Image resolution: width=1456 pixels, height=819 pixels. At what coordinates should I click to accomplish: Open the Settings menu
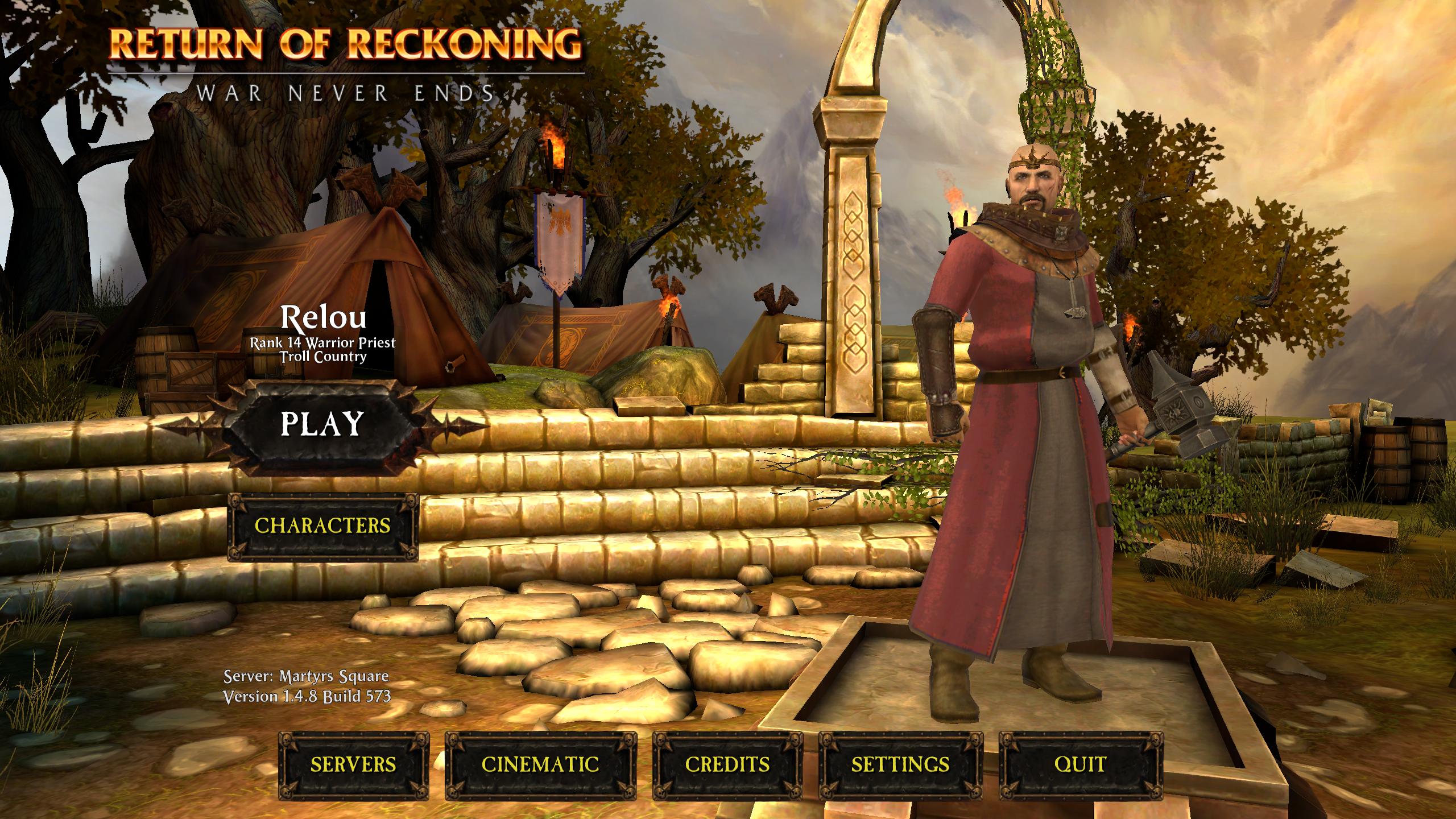[x=900, y=764]
